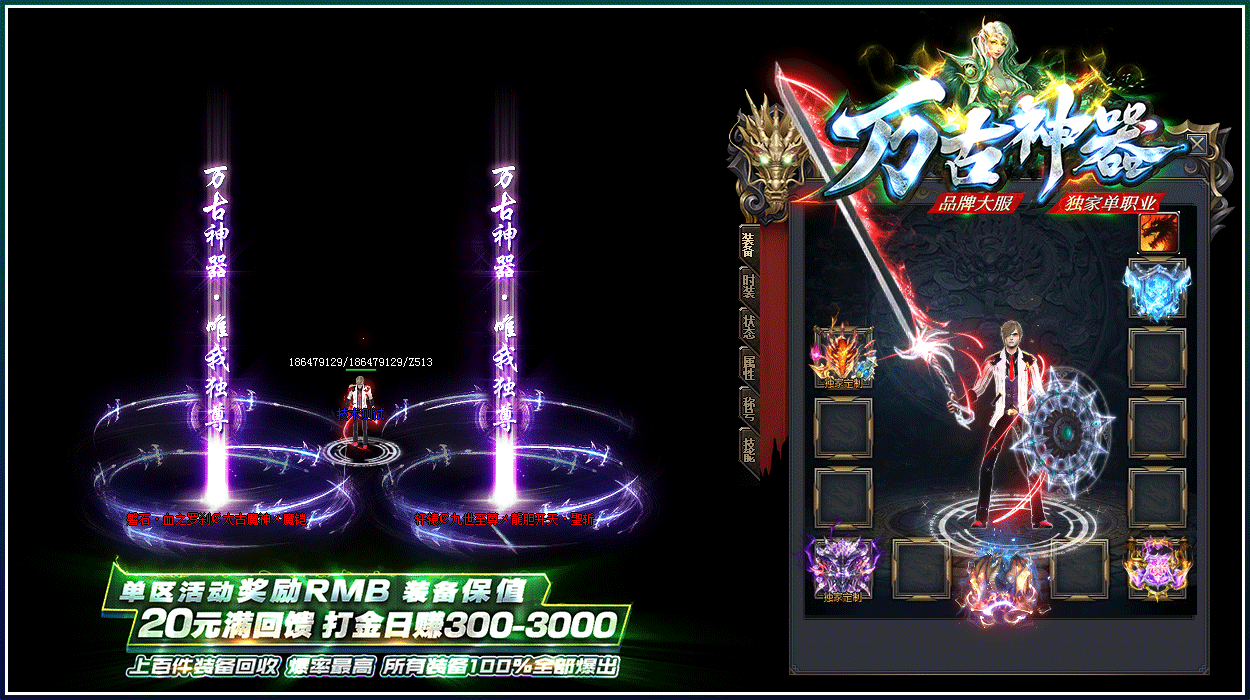Viewport: 1250px width, 700px height.
Task: Switch to the 属性 attributes tab
Action: (x=748, y=365)
